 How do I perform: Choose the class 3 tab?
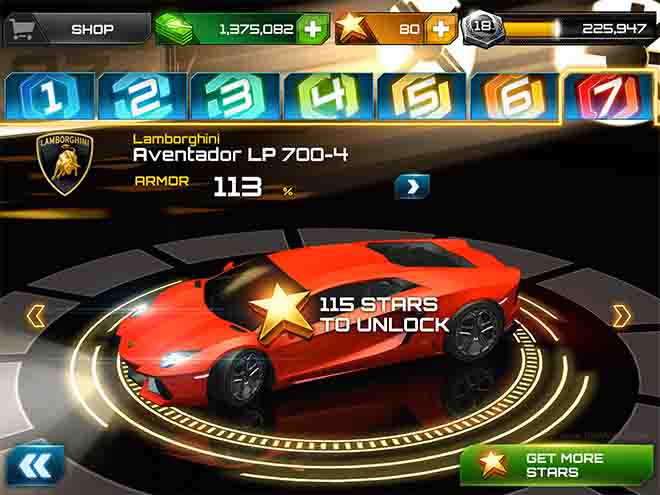pos(236,96)
